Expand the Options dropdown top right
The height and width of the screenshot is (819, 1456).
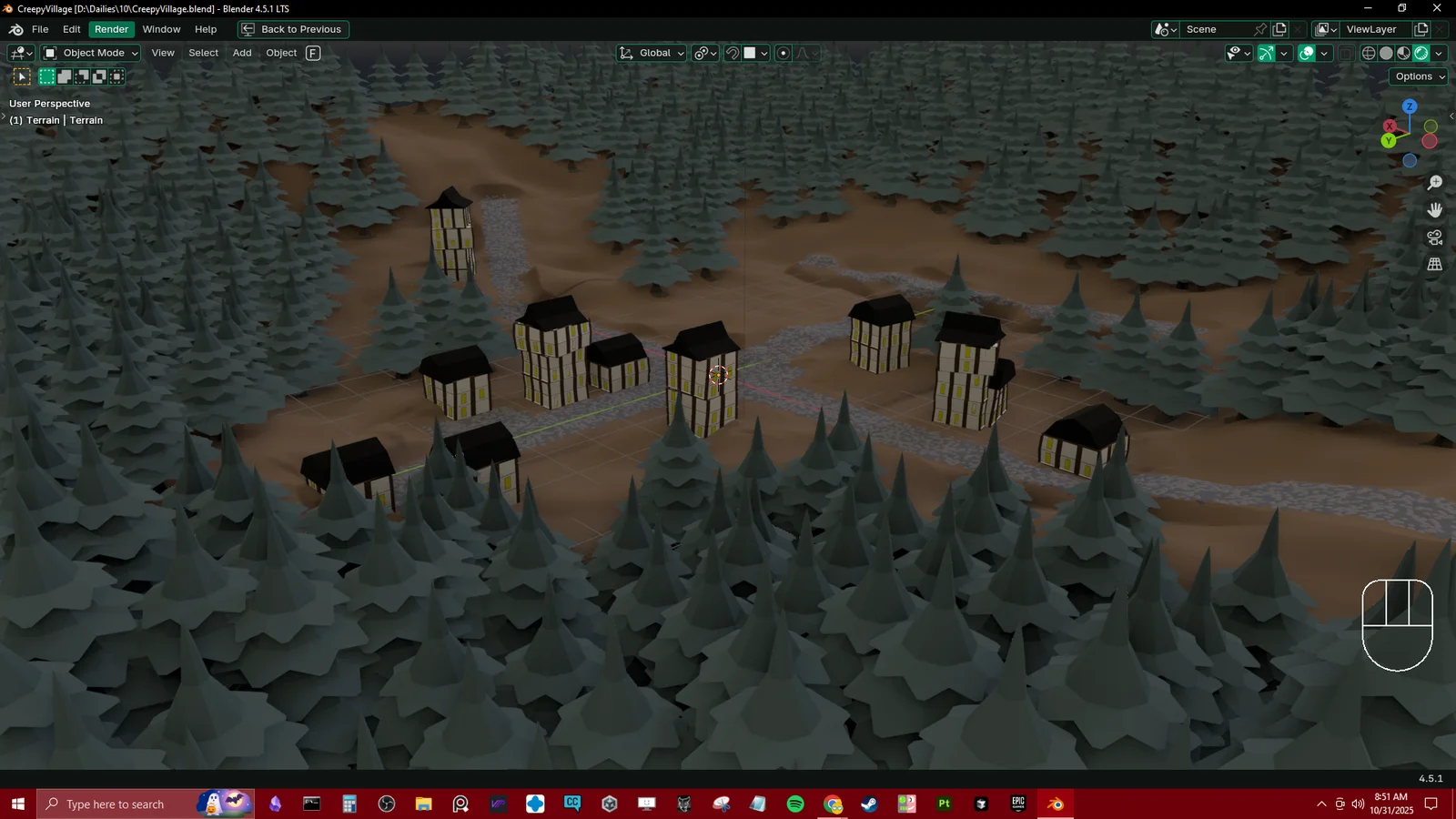pyautogui.click(x=1417, y=76)
